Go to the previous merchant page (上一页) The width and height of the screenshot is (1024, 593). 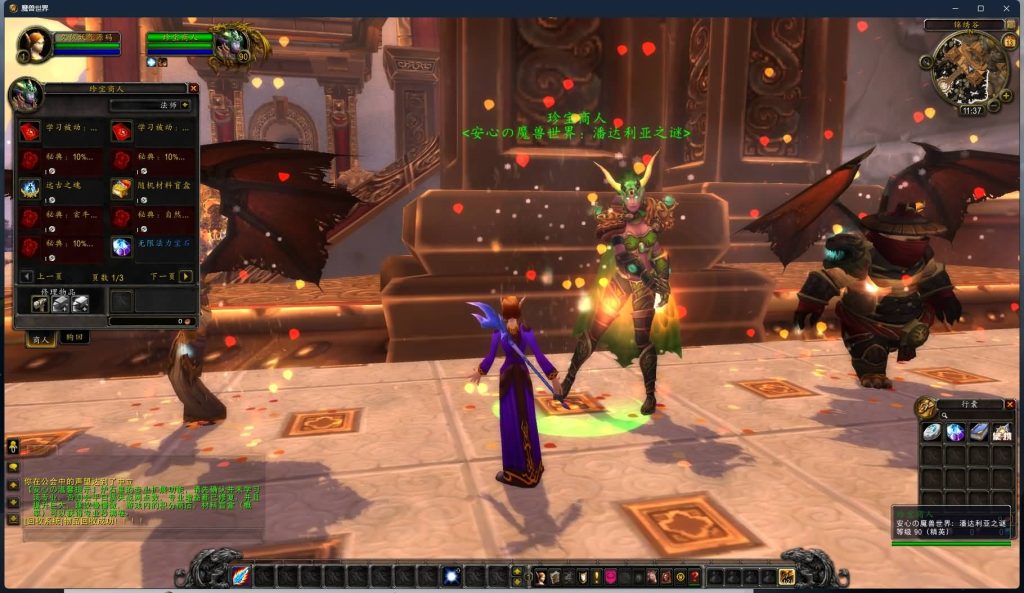pyautogui.click(x=26, y=276)
